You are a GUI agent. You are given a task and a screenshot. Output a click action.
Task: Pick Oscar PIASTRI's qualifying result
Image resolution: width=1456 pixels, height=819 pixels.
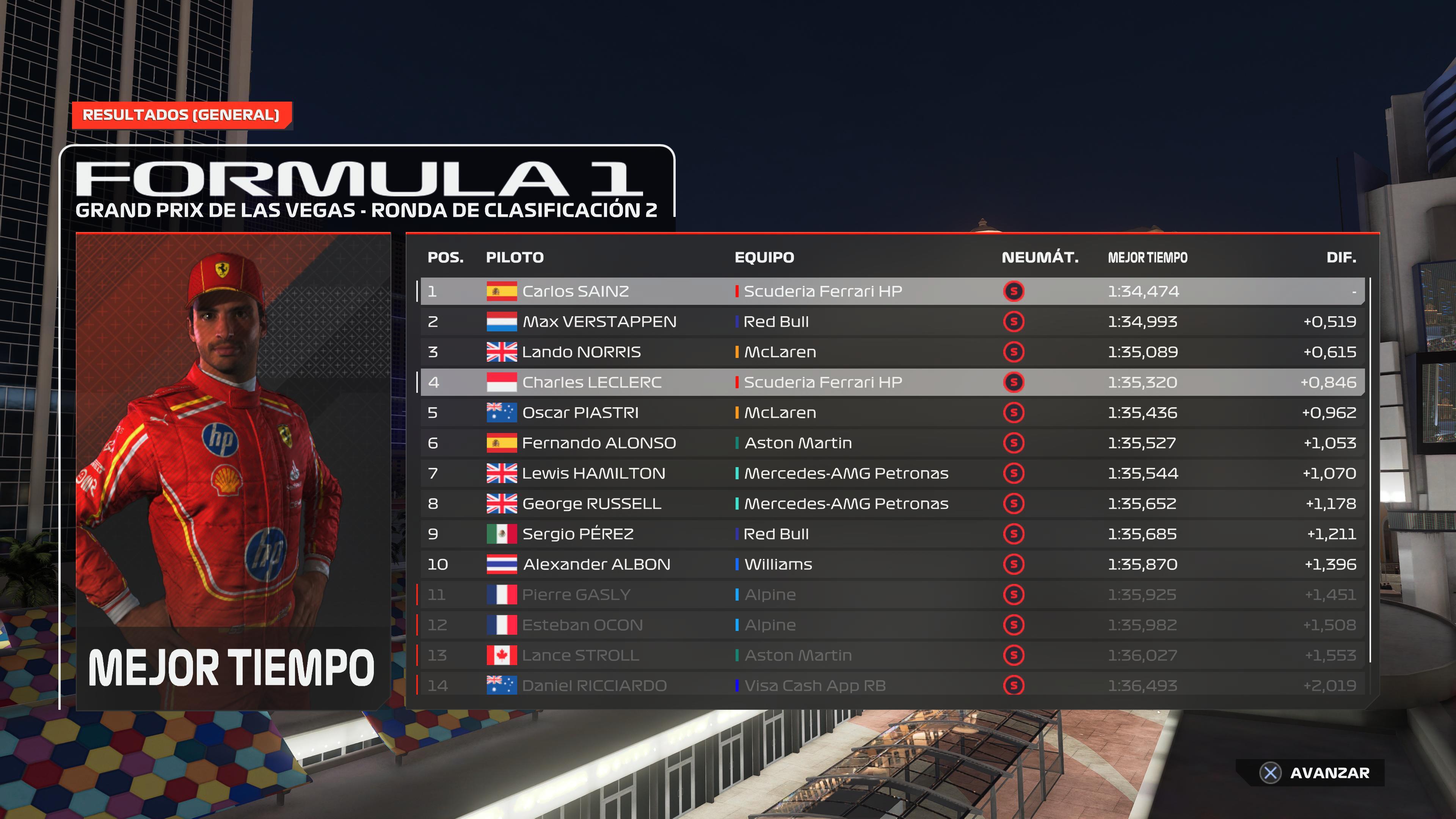892,413
